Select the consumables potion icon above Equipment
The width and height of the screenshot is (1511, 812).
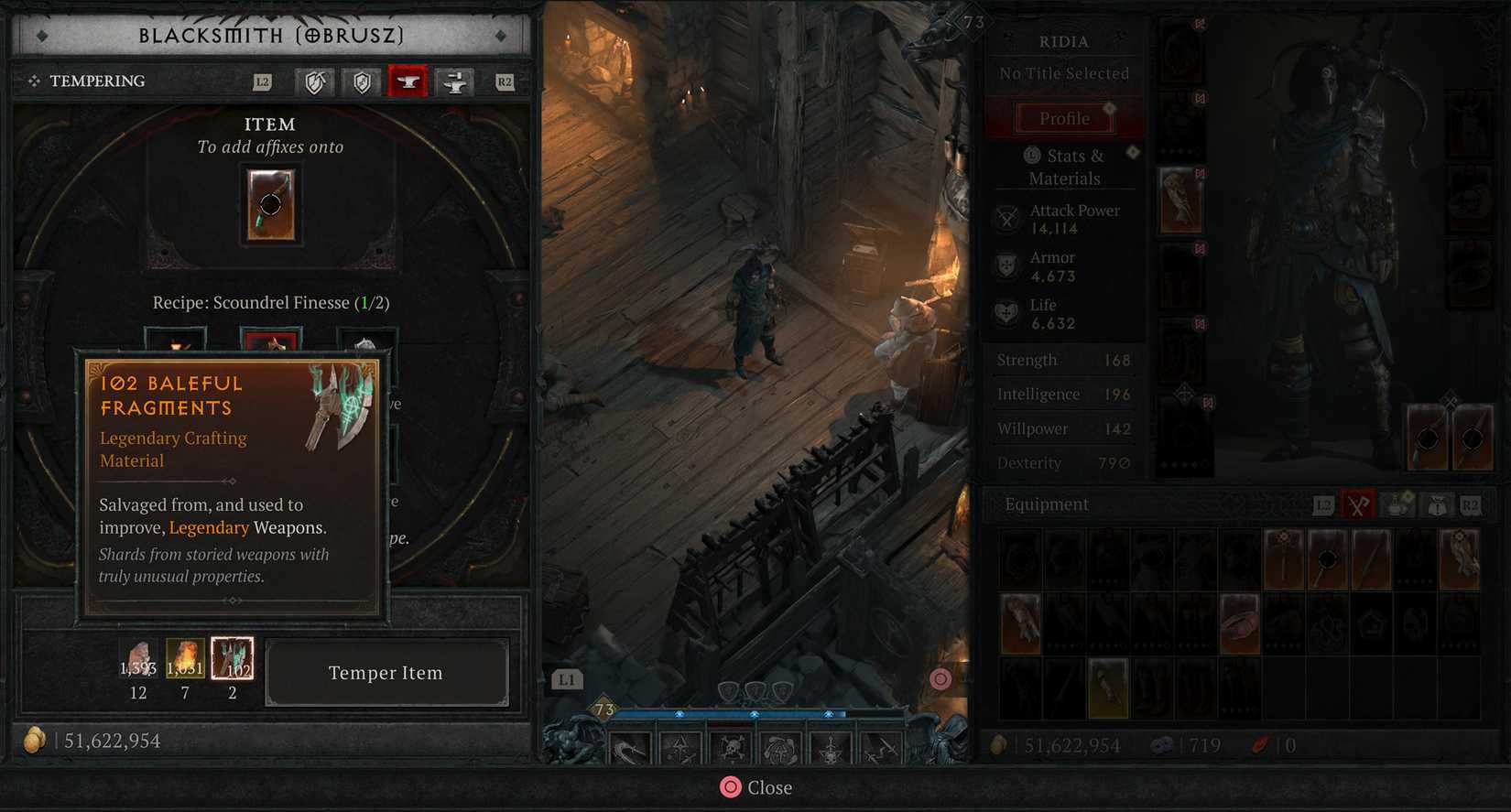click(1395, 504)
